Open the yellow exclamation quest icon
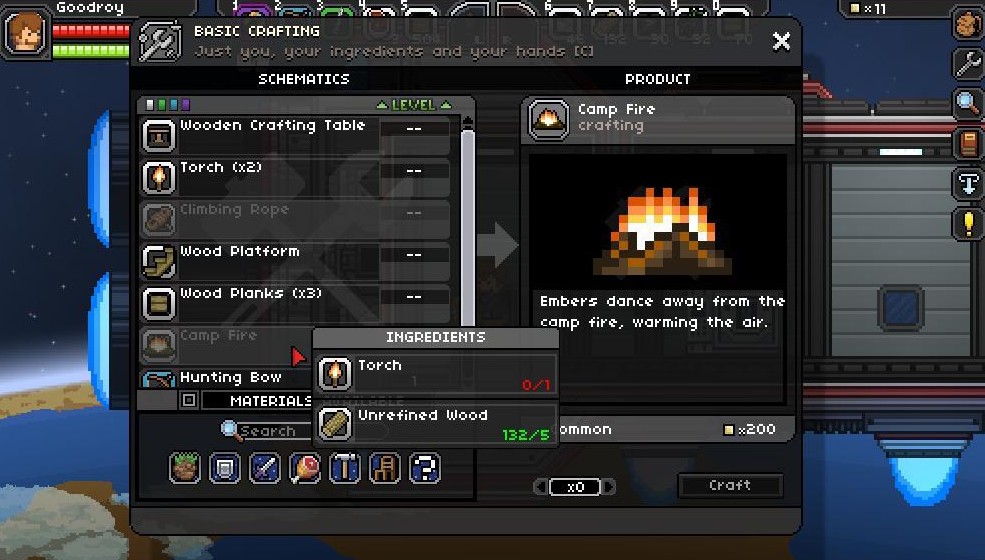Image resolution: width=985 pixels, height=560 pixels. click(x=967, y=223)
